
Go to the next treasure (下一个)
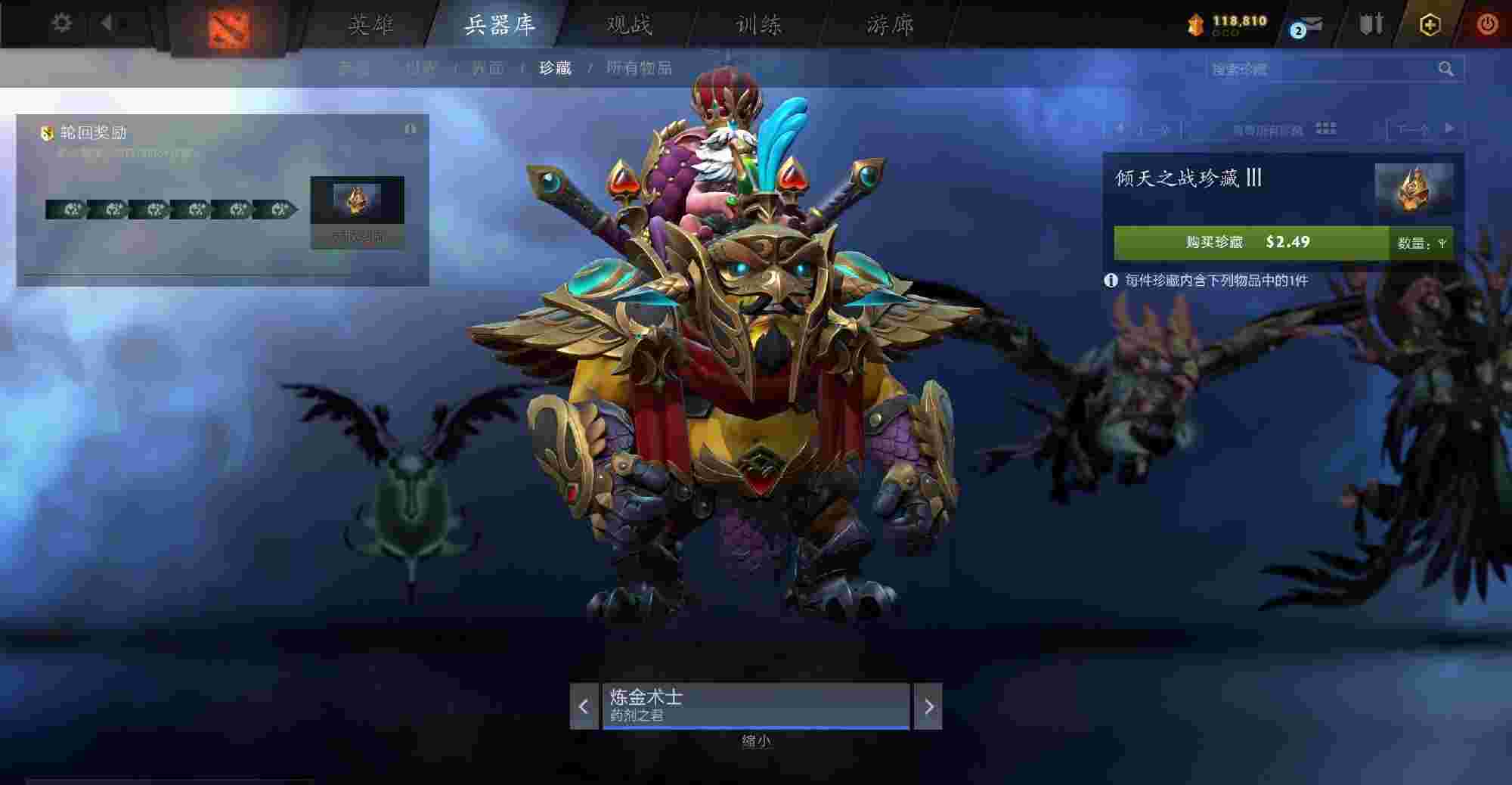point(1424,129)
